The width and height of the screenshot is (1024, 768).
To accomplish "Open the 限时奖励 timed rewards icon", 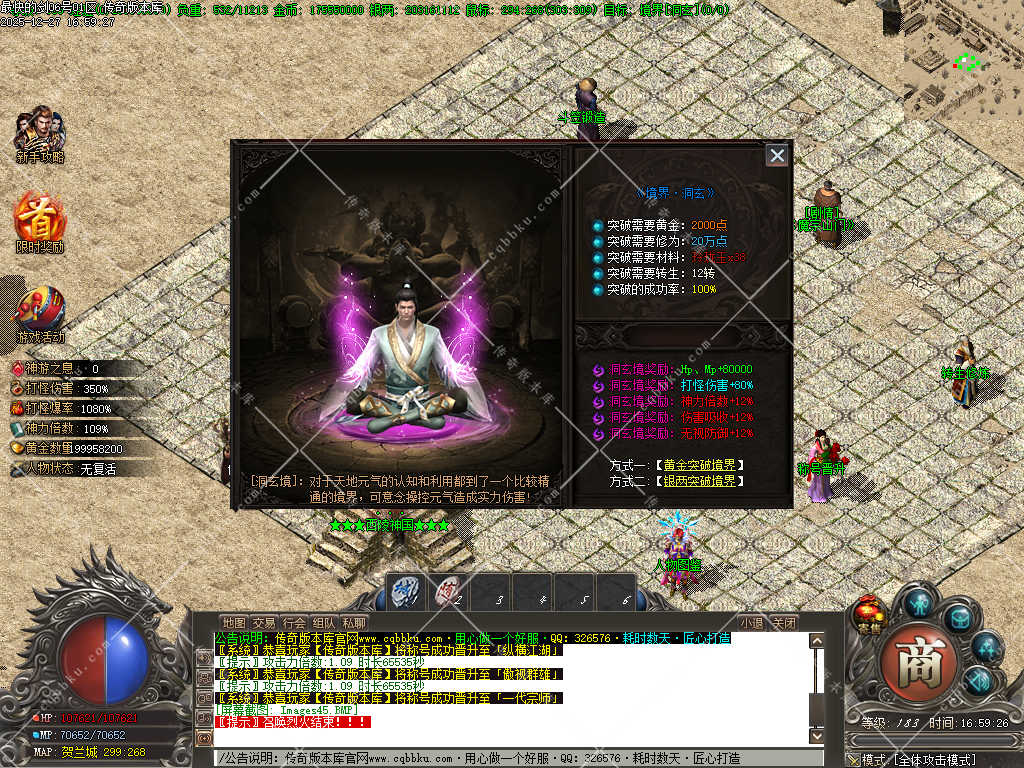I will click(40, 224).
